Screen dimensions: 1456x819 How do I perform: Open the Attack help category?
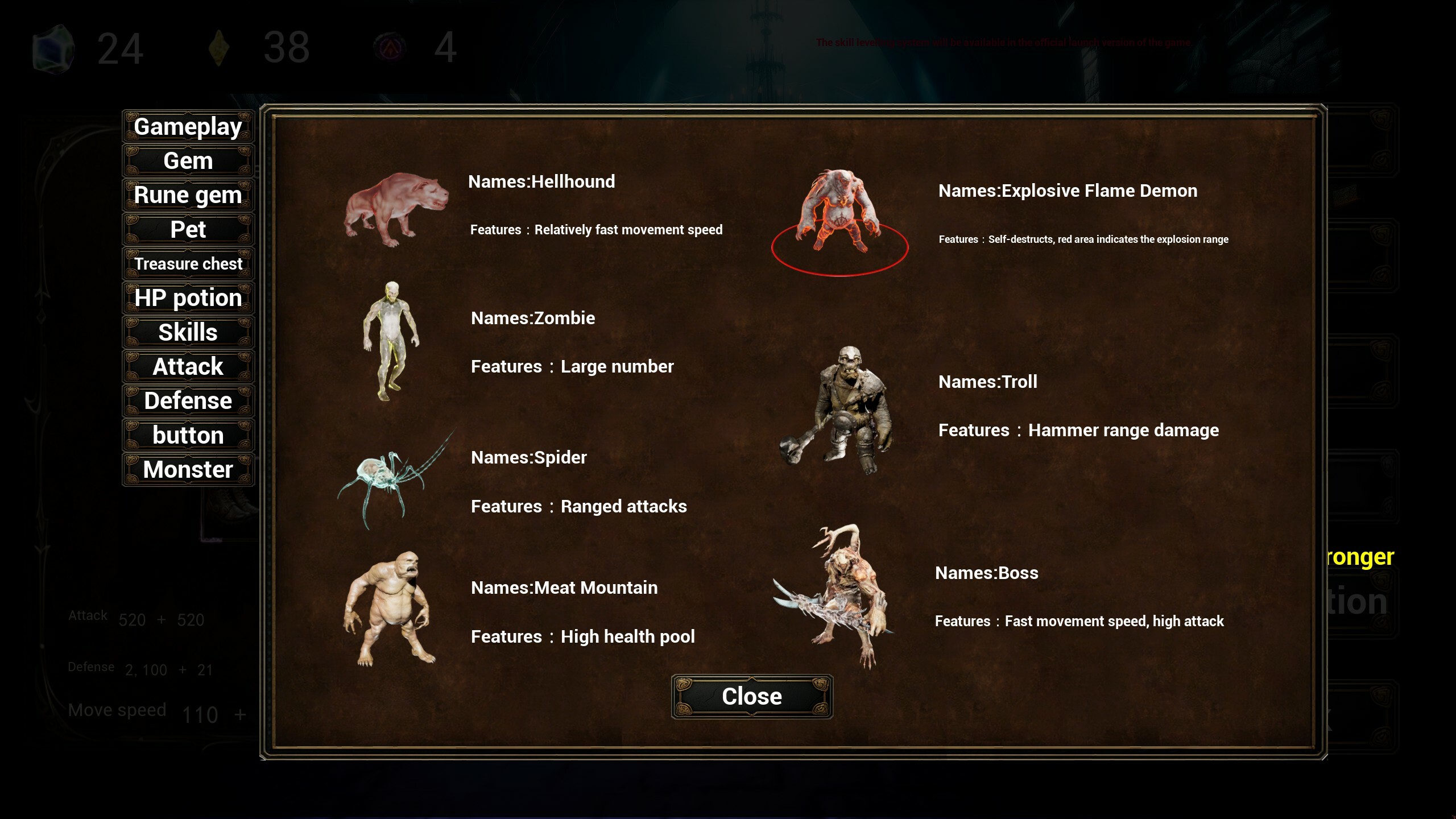point(188,366)
